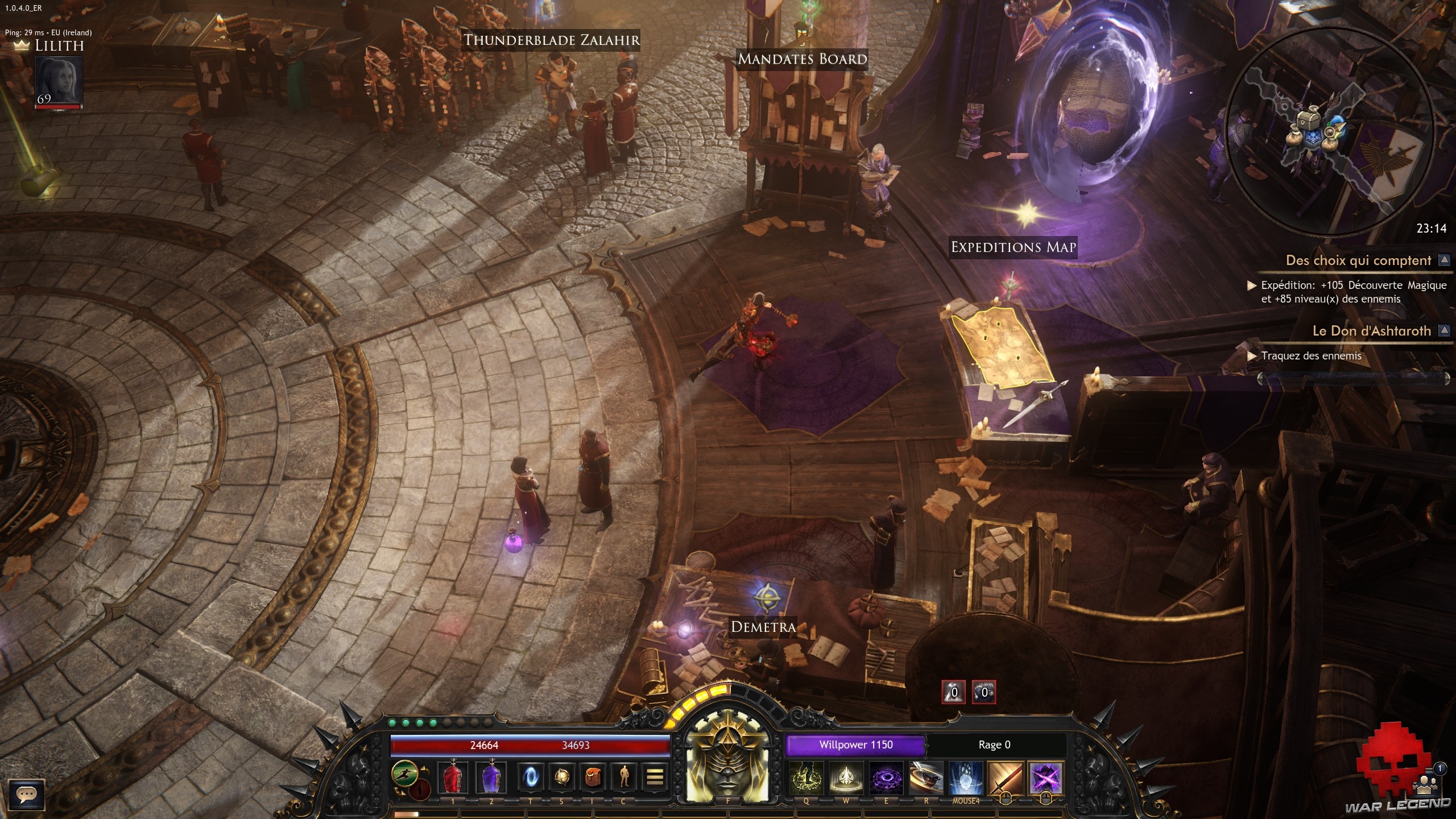Open the character sheet silhouette icon
This screenshot has width=1456, height=819.
coord(624,777)
